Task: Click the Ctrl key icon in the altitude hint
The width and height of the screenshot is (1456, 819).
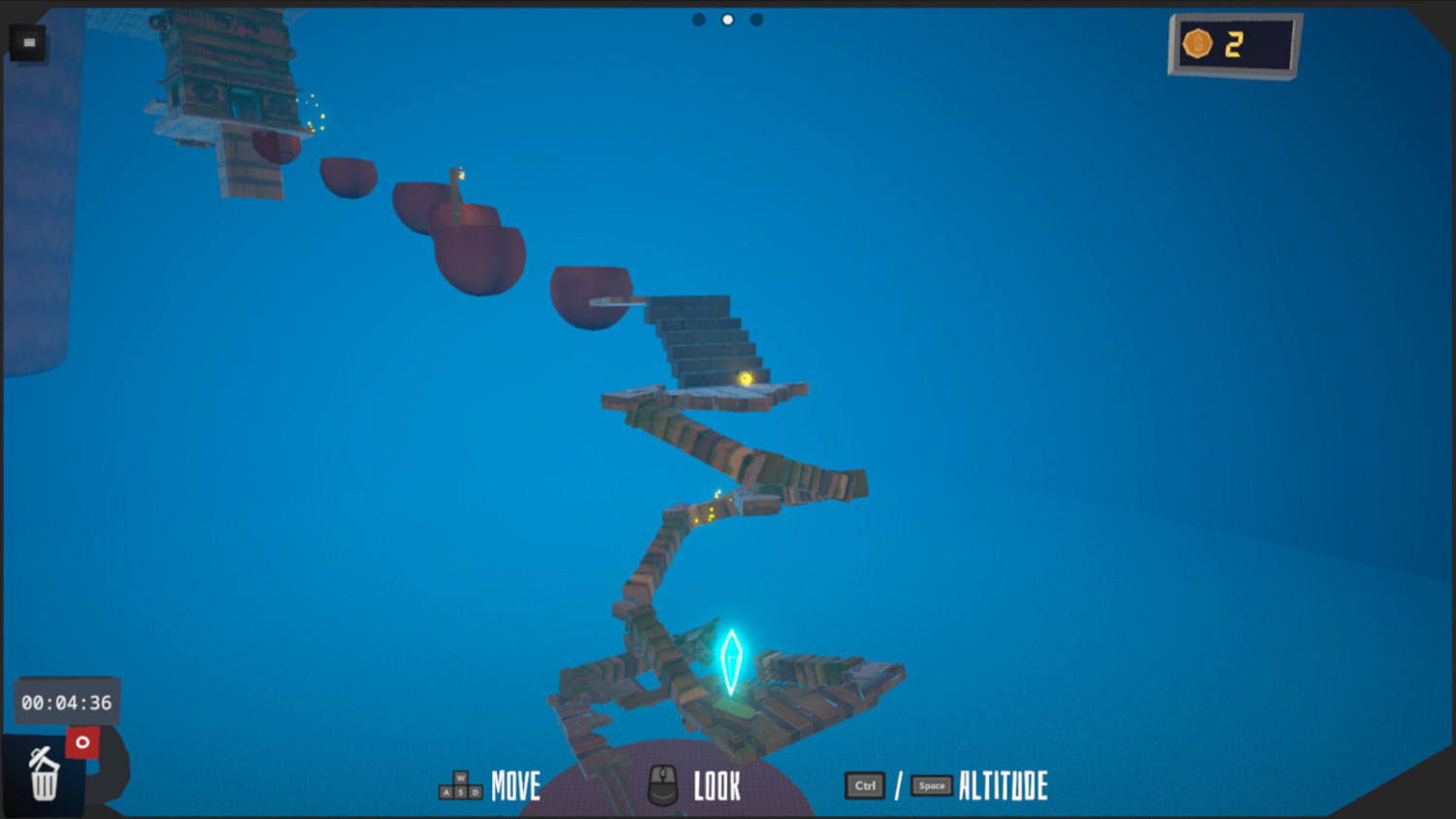Action: pos(864,786)
